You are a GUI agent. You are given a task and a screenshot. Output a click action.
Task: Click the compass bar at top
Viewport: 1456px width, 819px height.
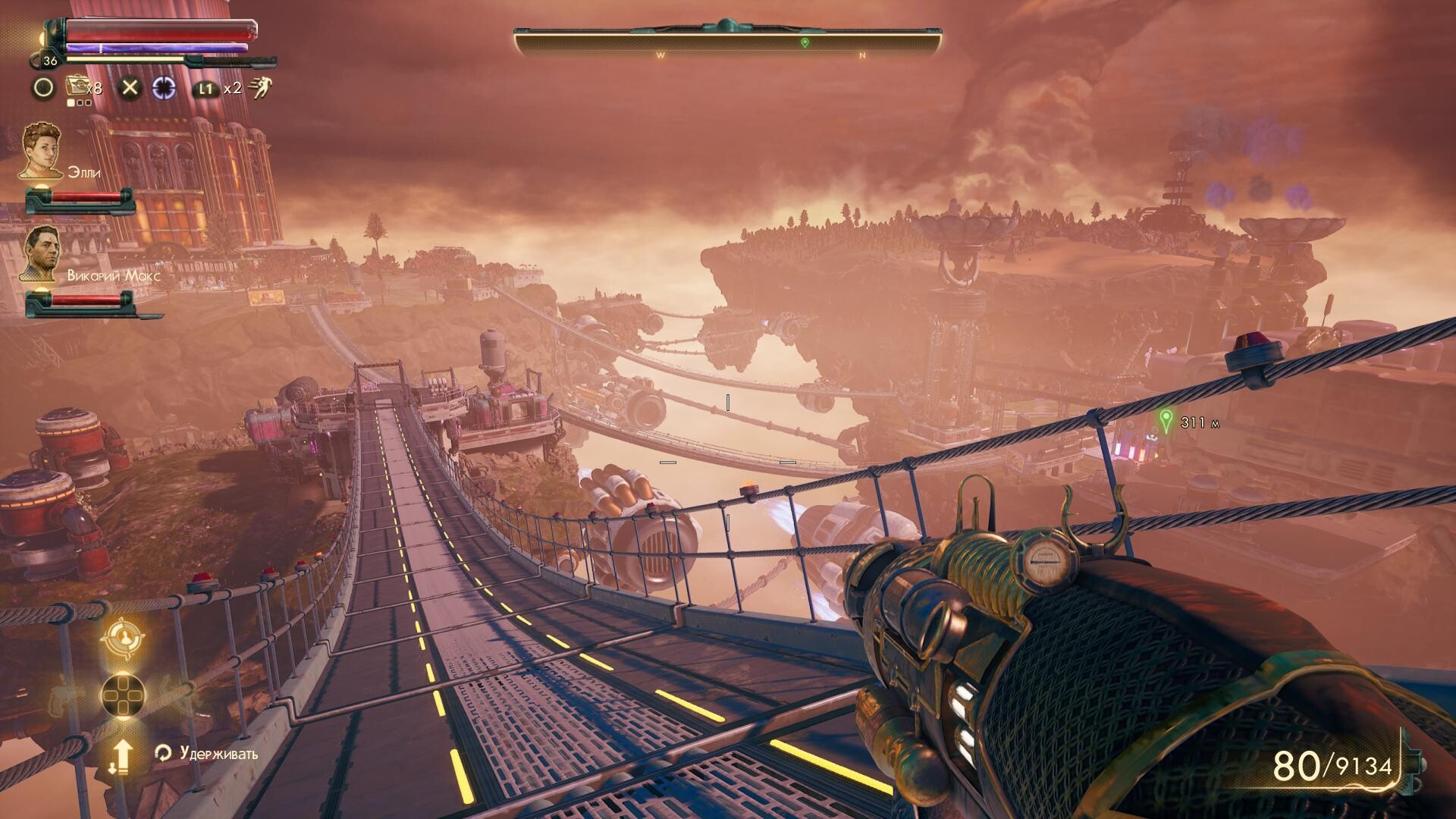(x=728, y=42)
